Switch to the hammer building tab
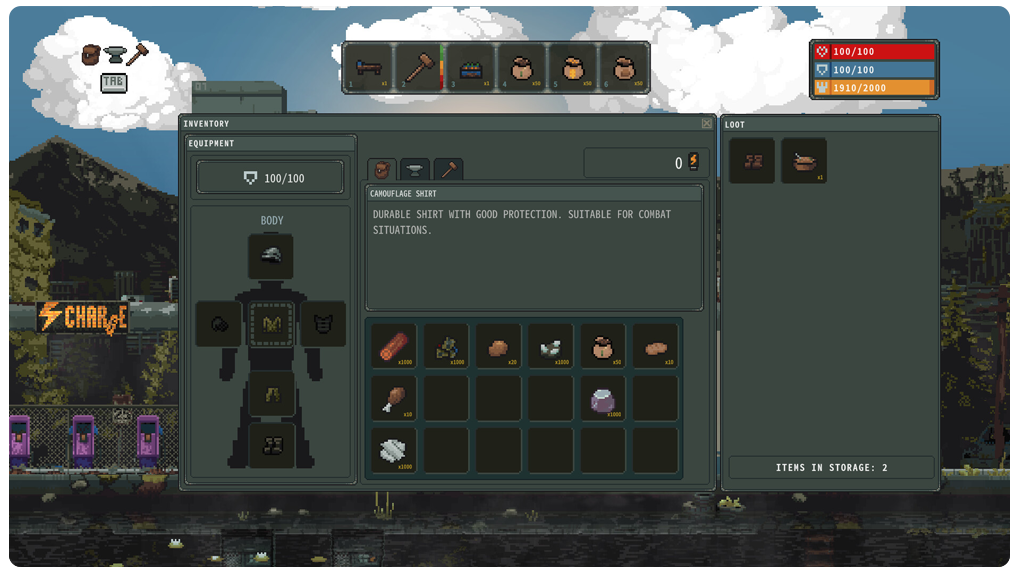The width and height of the screenshot is (1024, 576). point(448,170)
